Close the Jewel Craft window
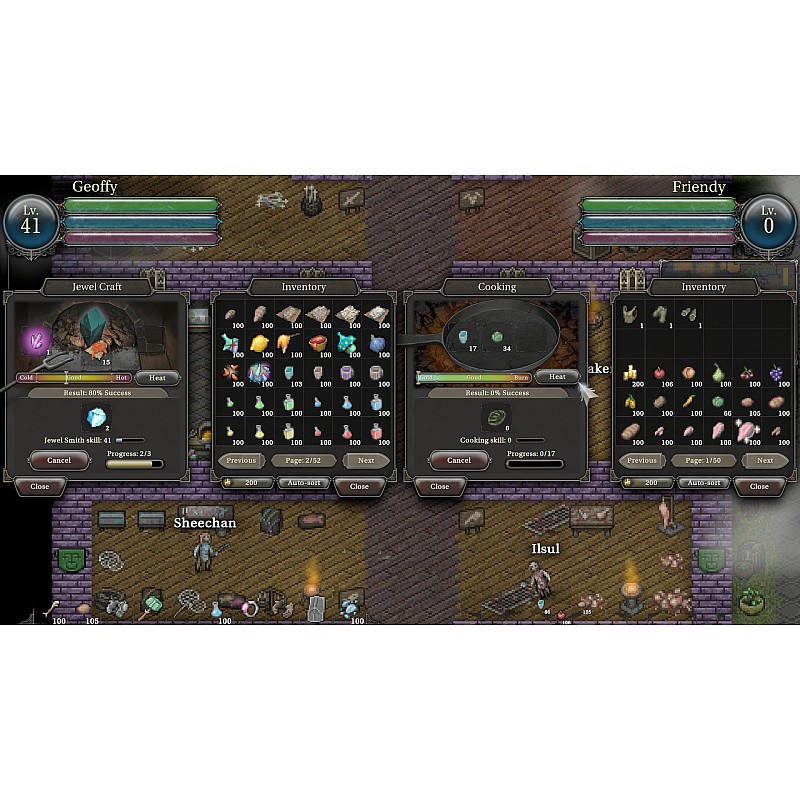Image resolution: width=800 pixels, height=800 pixels. tap(39, 486)
